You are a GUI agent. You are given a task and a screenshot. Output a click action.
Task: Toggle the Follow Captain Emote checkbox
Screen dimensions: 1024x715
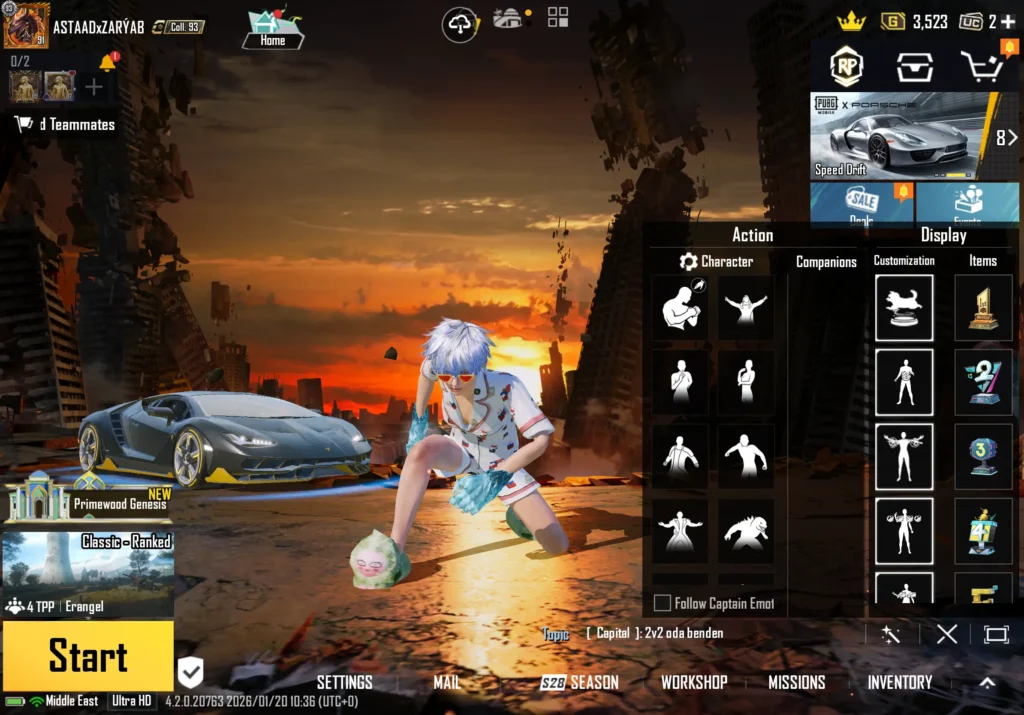coord(662,603)
